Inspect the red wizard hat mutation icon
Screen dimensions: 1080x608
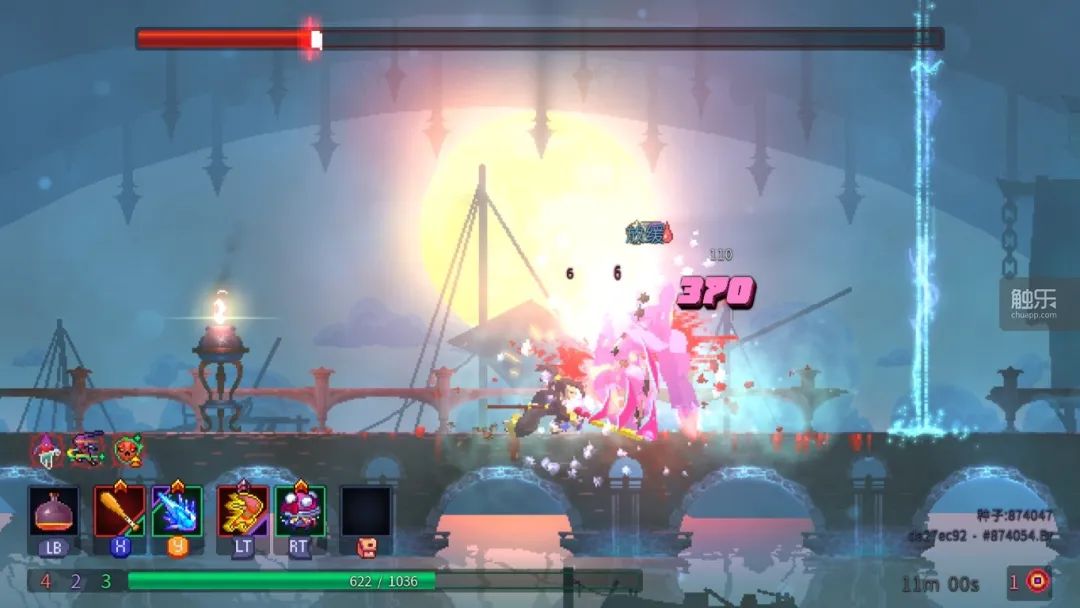pyautogui.click(x=47, y=450)
